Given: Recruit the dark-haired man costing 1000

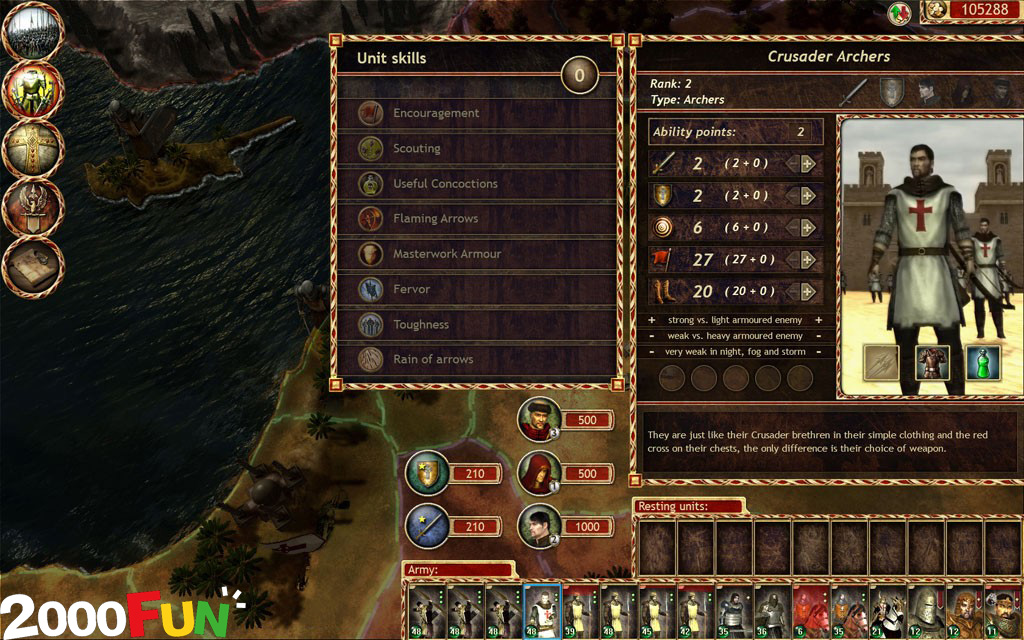Looking at the screenshot, I should tap(539, 525).
